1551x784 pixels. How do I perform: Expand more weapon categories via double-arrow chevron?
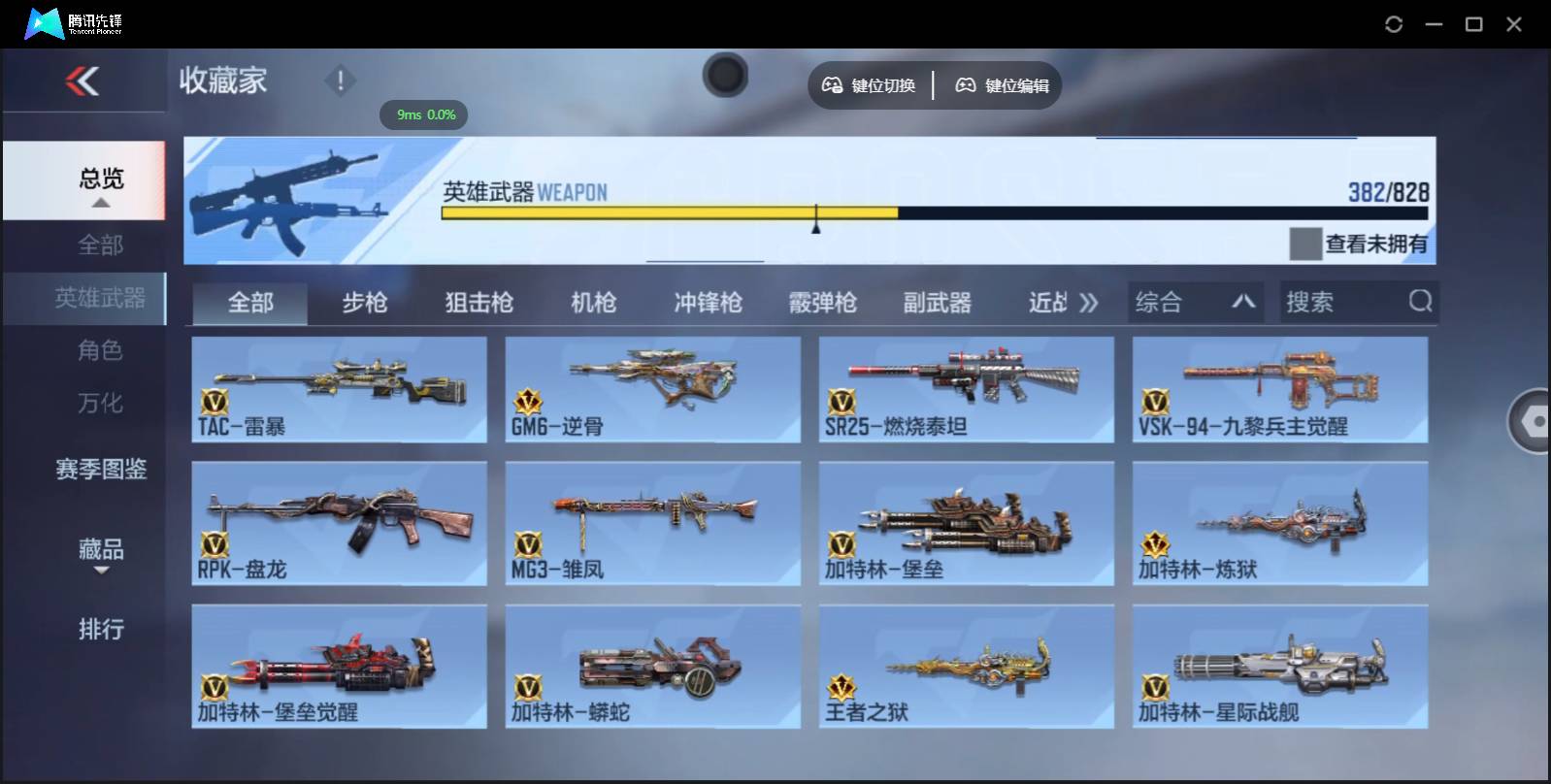click(1089, 302)
